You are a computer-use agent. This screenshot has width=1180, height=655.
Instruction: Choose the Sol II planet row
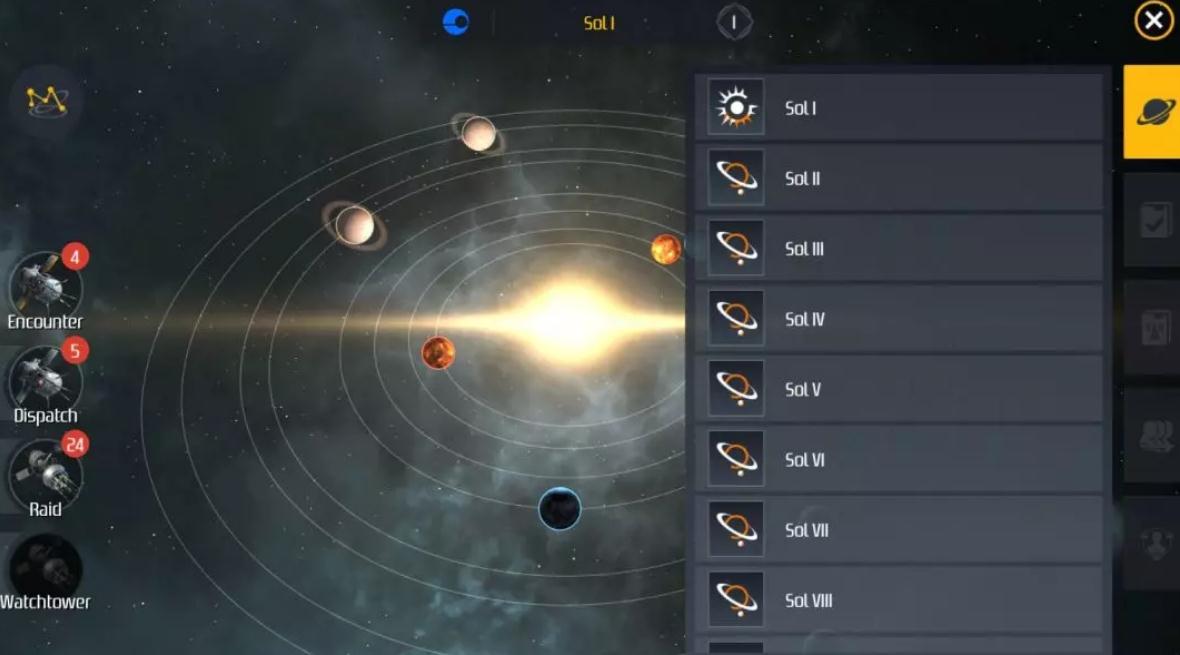(899, 178)
